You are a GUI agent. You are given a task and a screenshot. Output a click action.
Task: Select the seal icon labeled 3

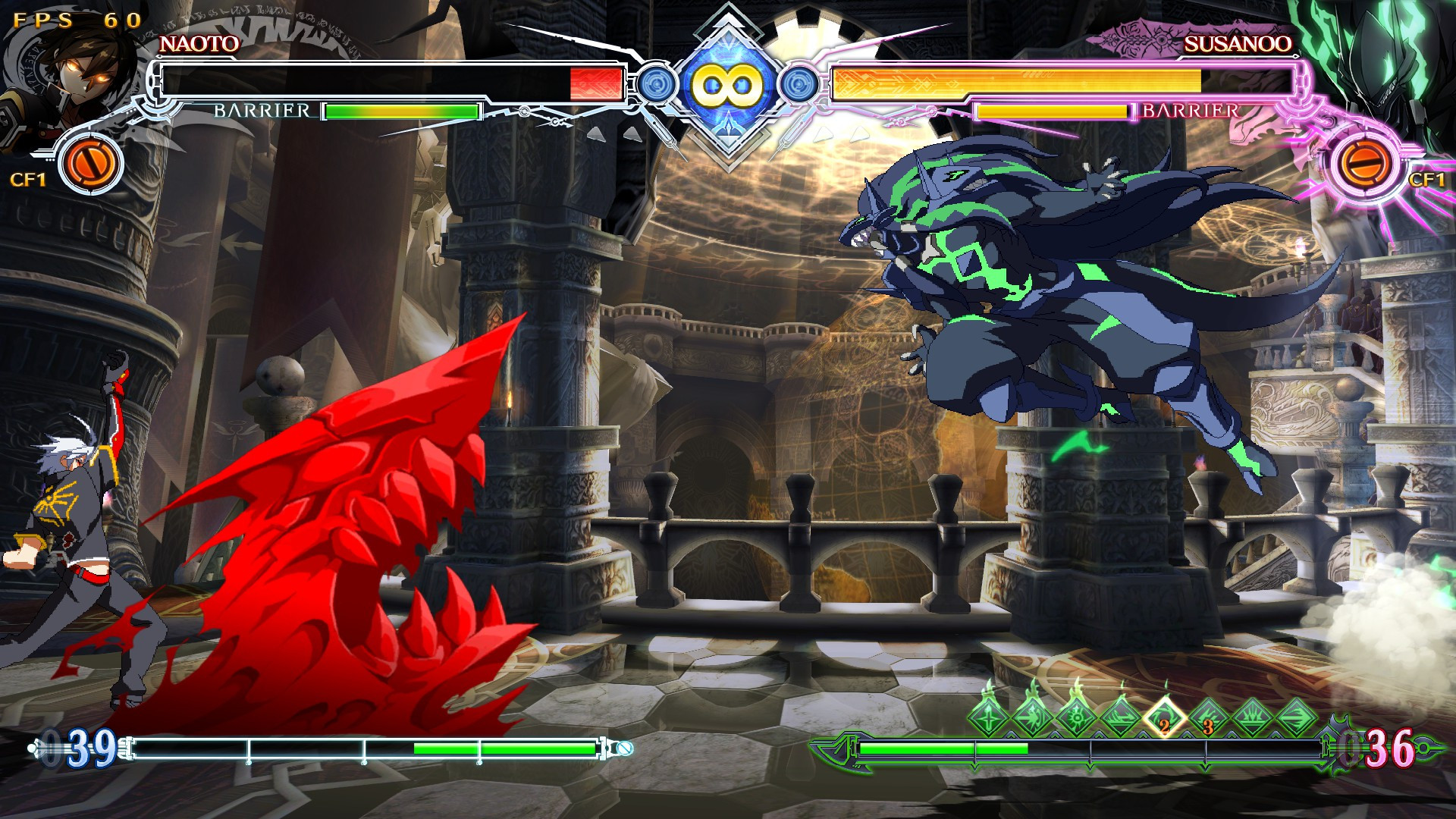(x=1207, y=715)
